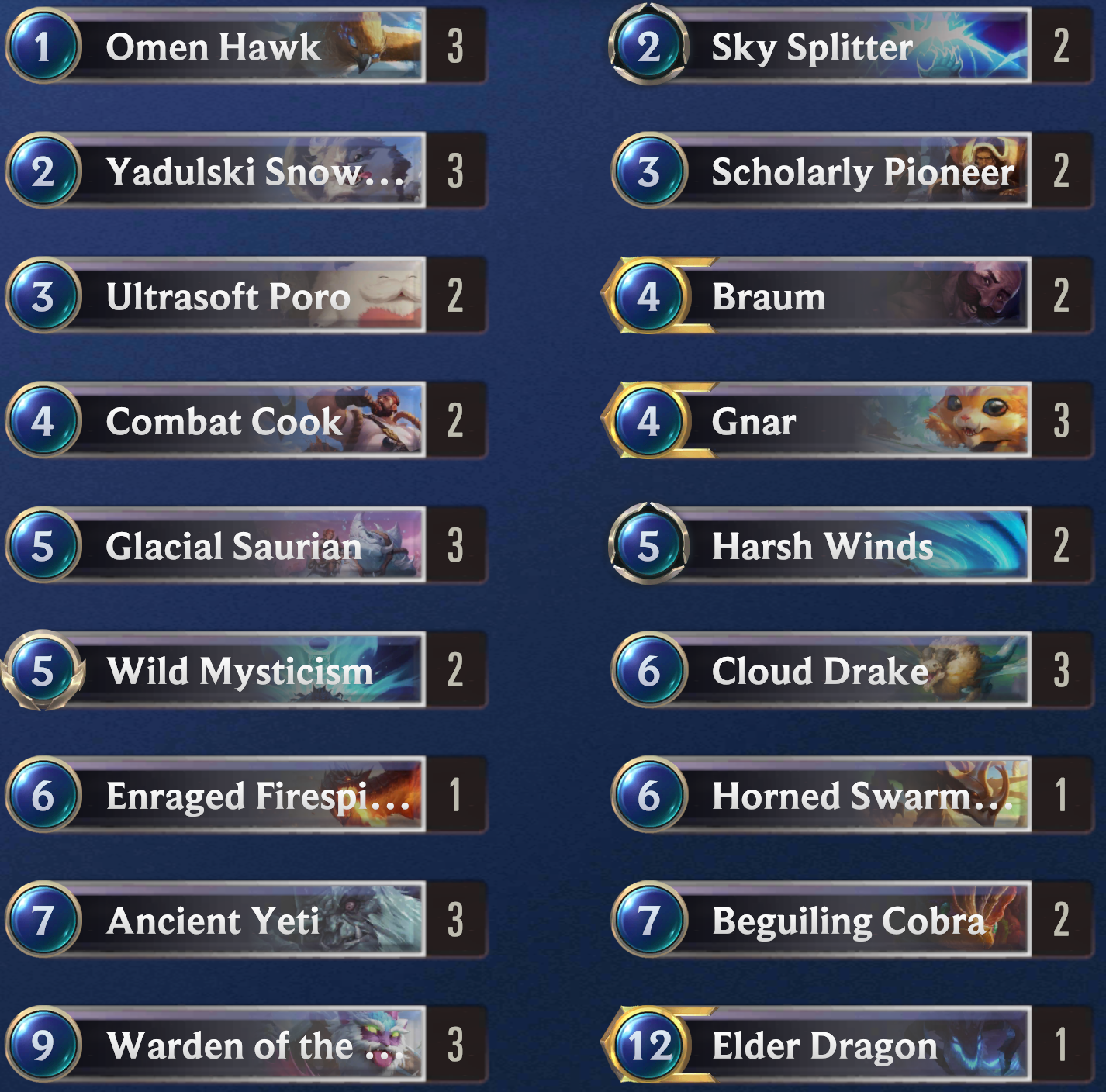Click the Ancient Yeti mana gem
1106x1092 pixels.
[x=45, y=921]
